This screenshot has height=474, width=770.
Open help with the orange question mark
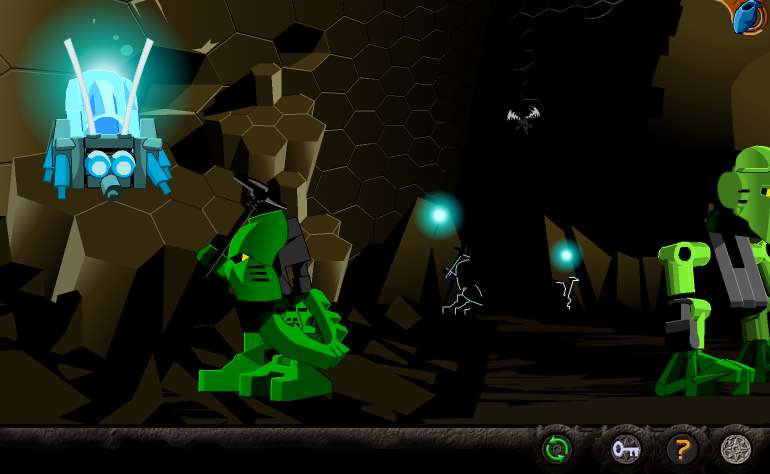(682, 449)
